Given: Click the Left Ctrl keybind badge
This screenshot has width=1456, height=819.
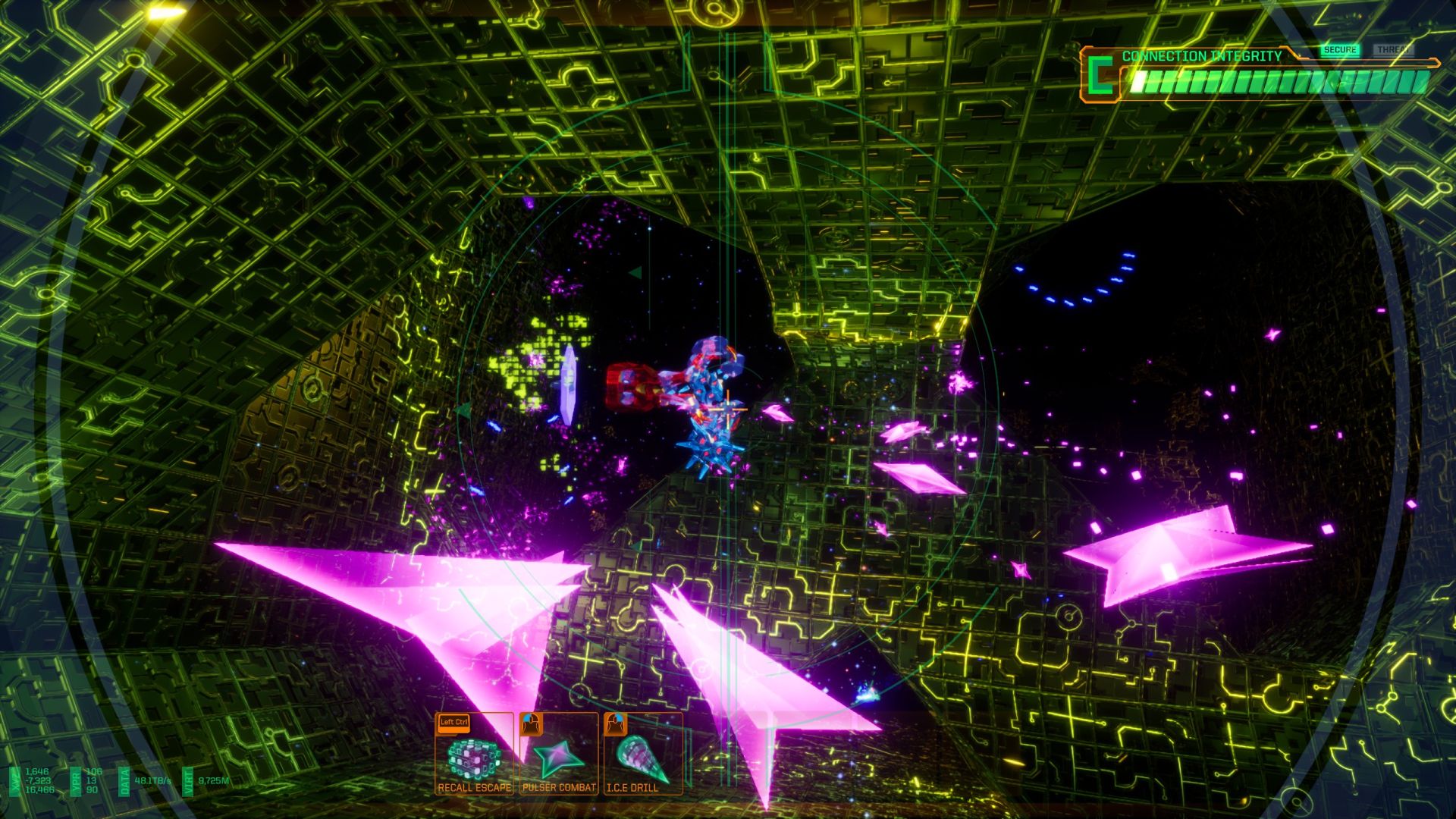Looking at the screenshot, I should point(453,723).
